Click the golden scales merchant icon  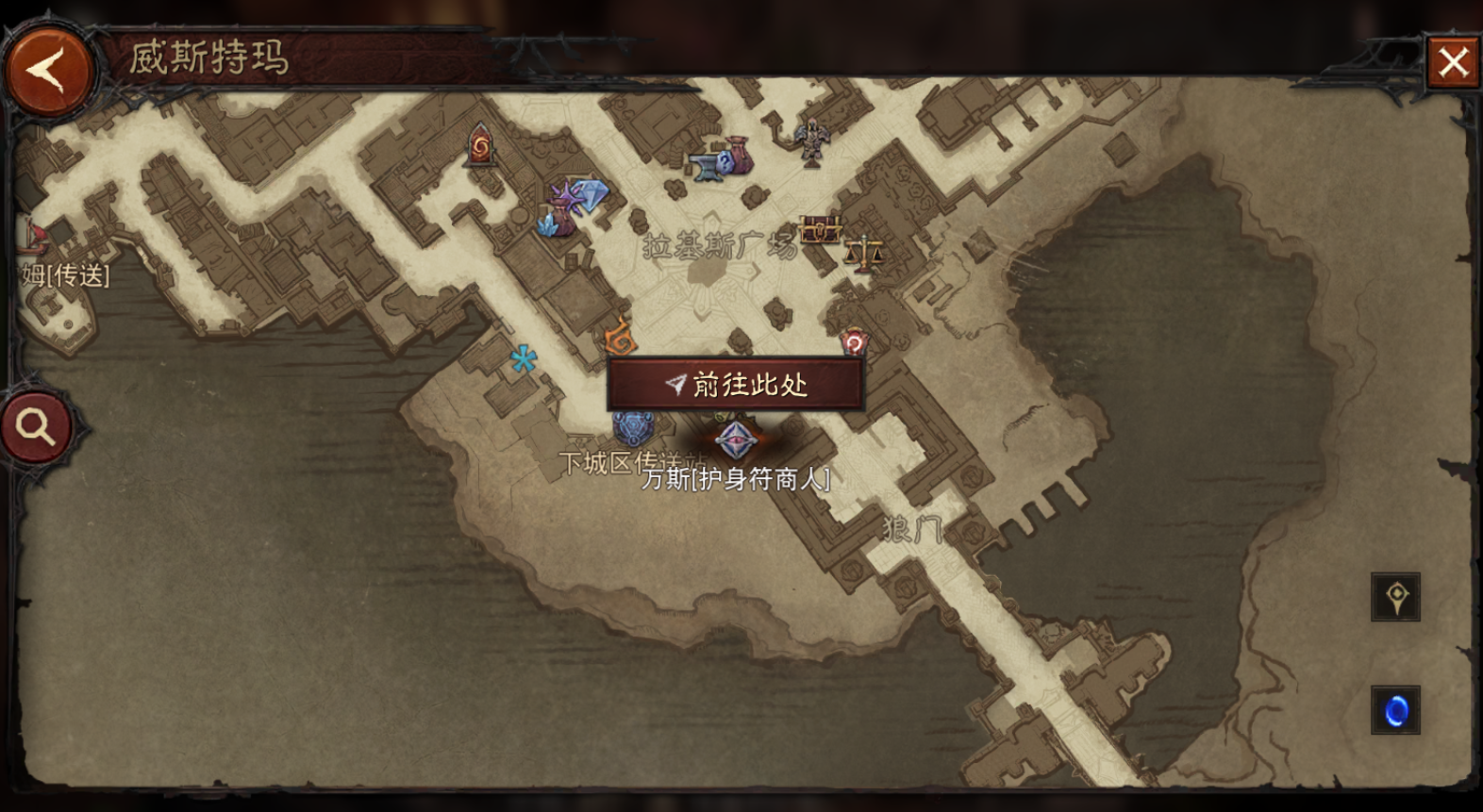coord(864,253)
